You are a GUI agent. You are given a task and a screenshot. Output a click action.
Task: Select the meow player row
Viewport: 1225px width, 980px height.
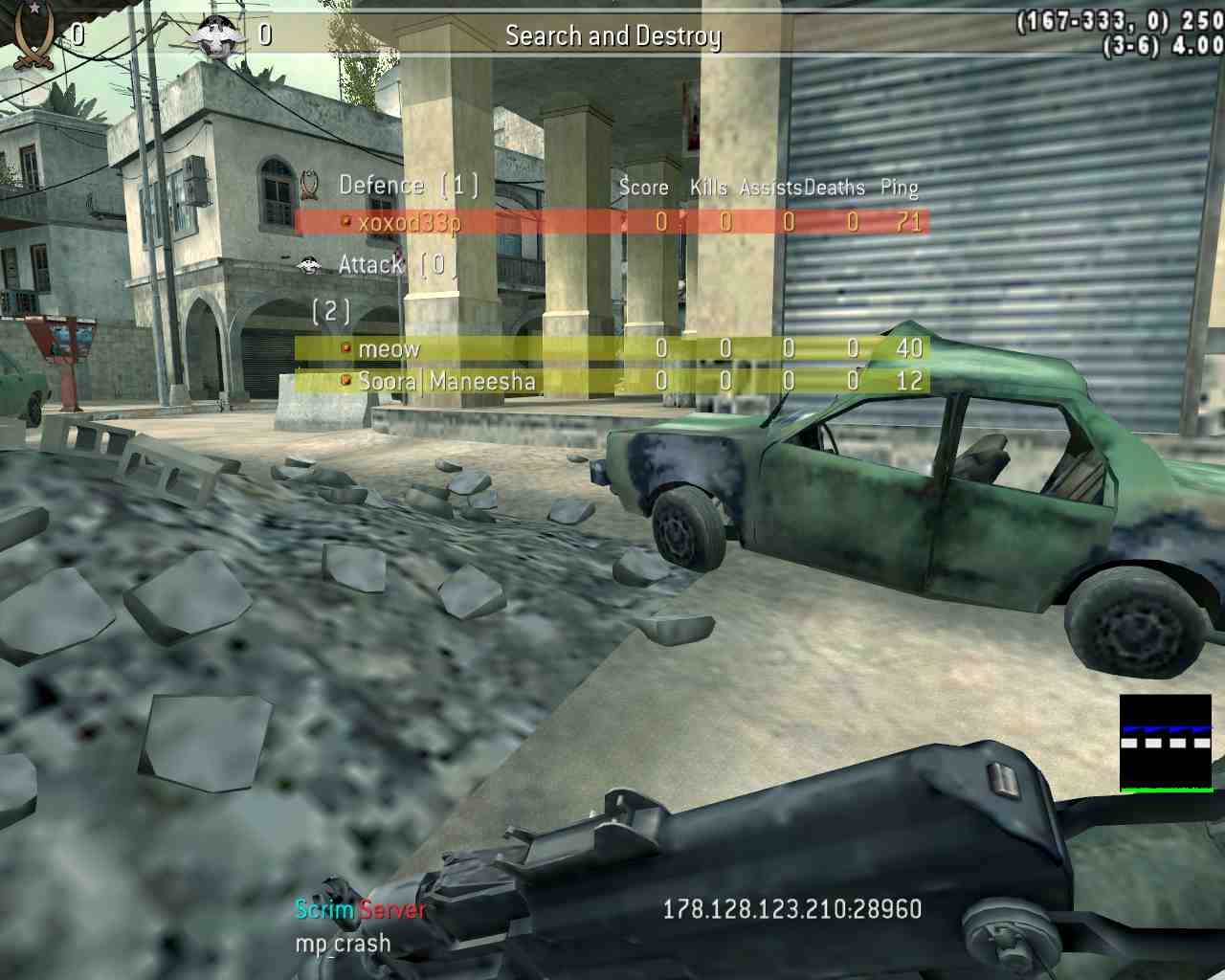(x=389, y=349)
